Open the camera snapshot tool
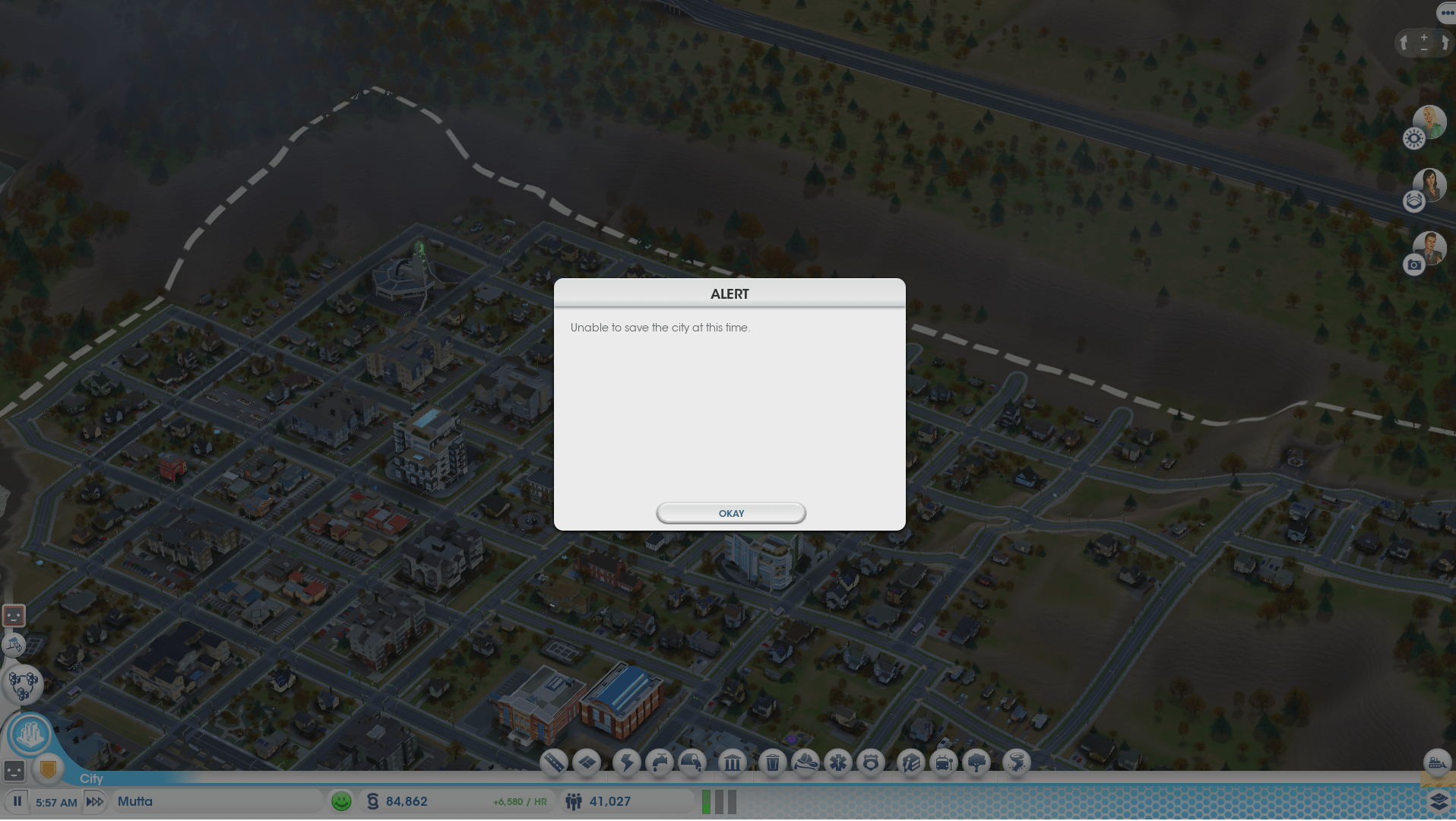 pos(1413,265)
